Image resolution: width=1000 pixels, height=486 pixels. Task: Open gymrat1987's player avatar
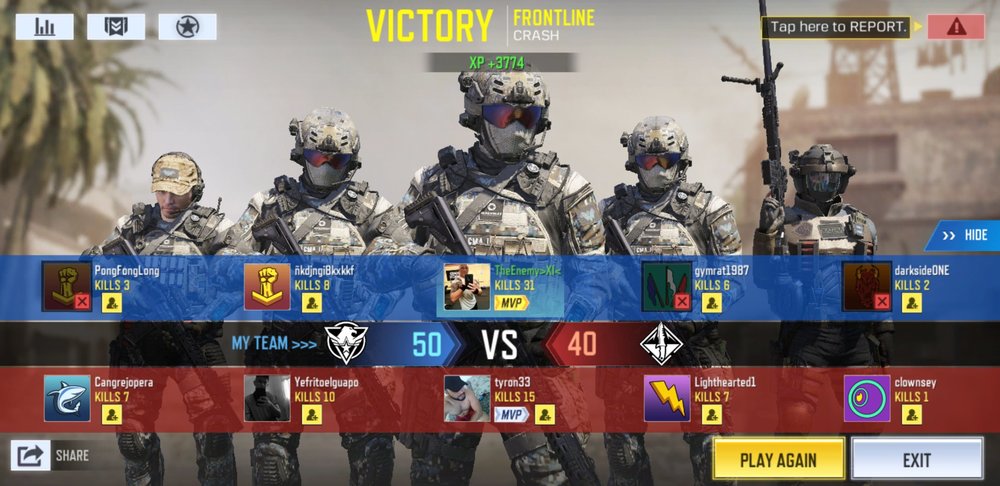tap(667, 286)
